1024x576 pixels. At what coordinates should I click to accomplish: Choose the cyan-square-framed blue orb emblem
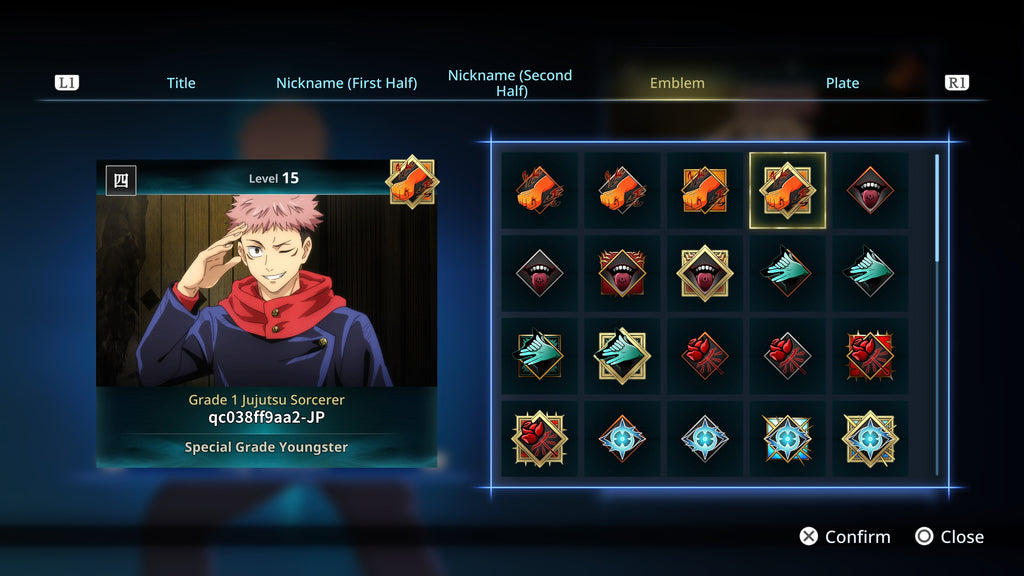click(788, 439)
